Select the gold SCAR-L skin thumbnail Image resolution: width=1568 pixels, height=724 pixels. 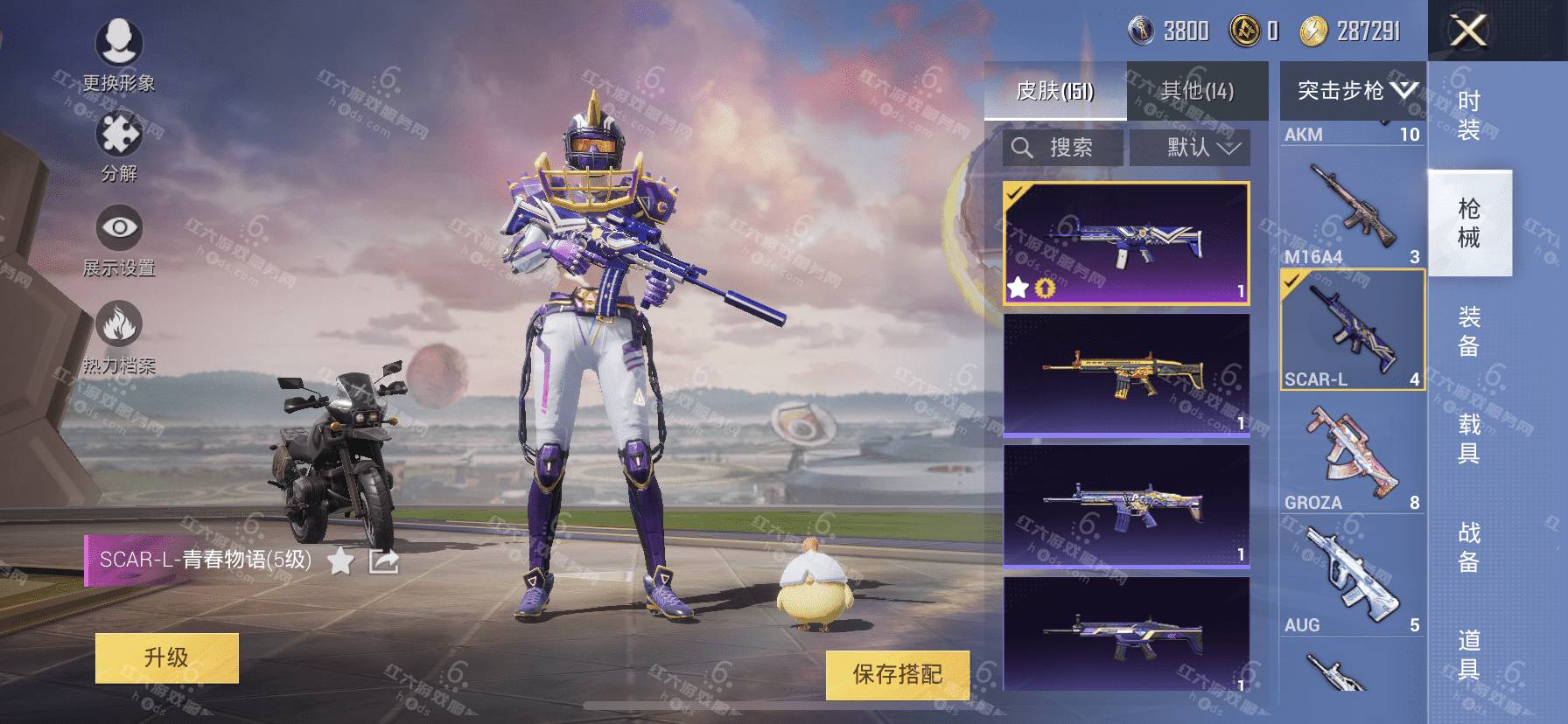pyautogui.click(x=1126, y=373)
